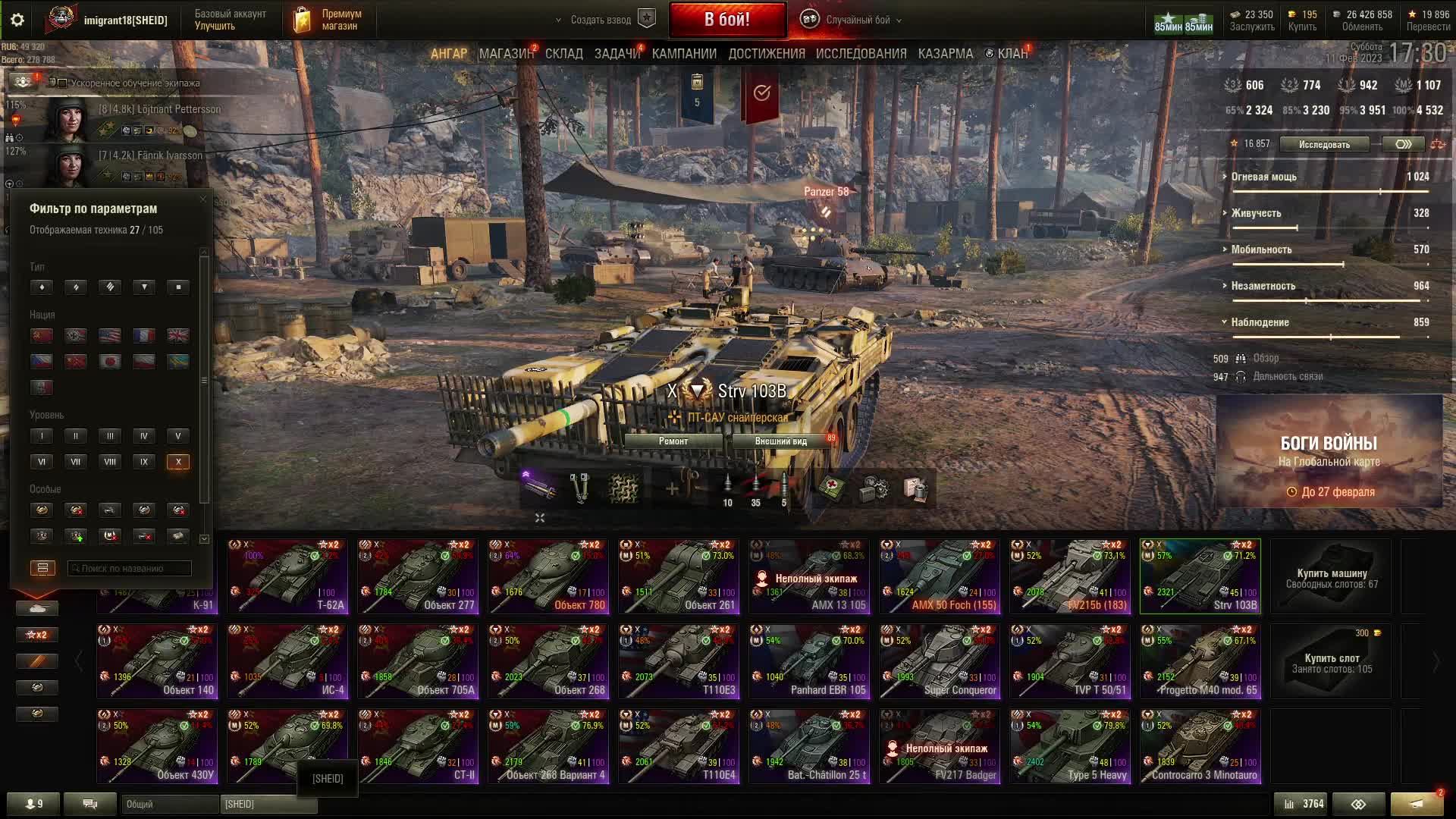The image size is (1456, 819).
Task: Close the parameter filter panel
Action: (x=202, y=199)
